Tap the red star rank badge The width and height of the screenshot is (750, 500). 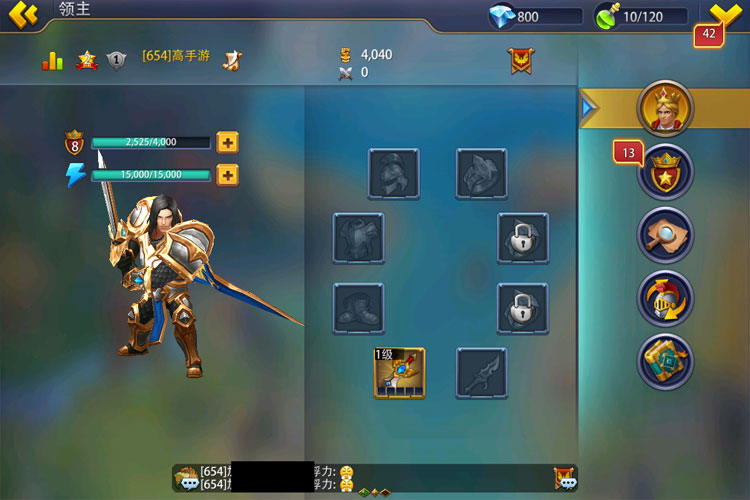click(x=86, y=61)
